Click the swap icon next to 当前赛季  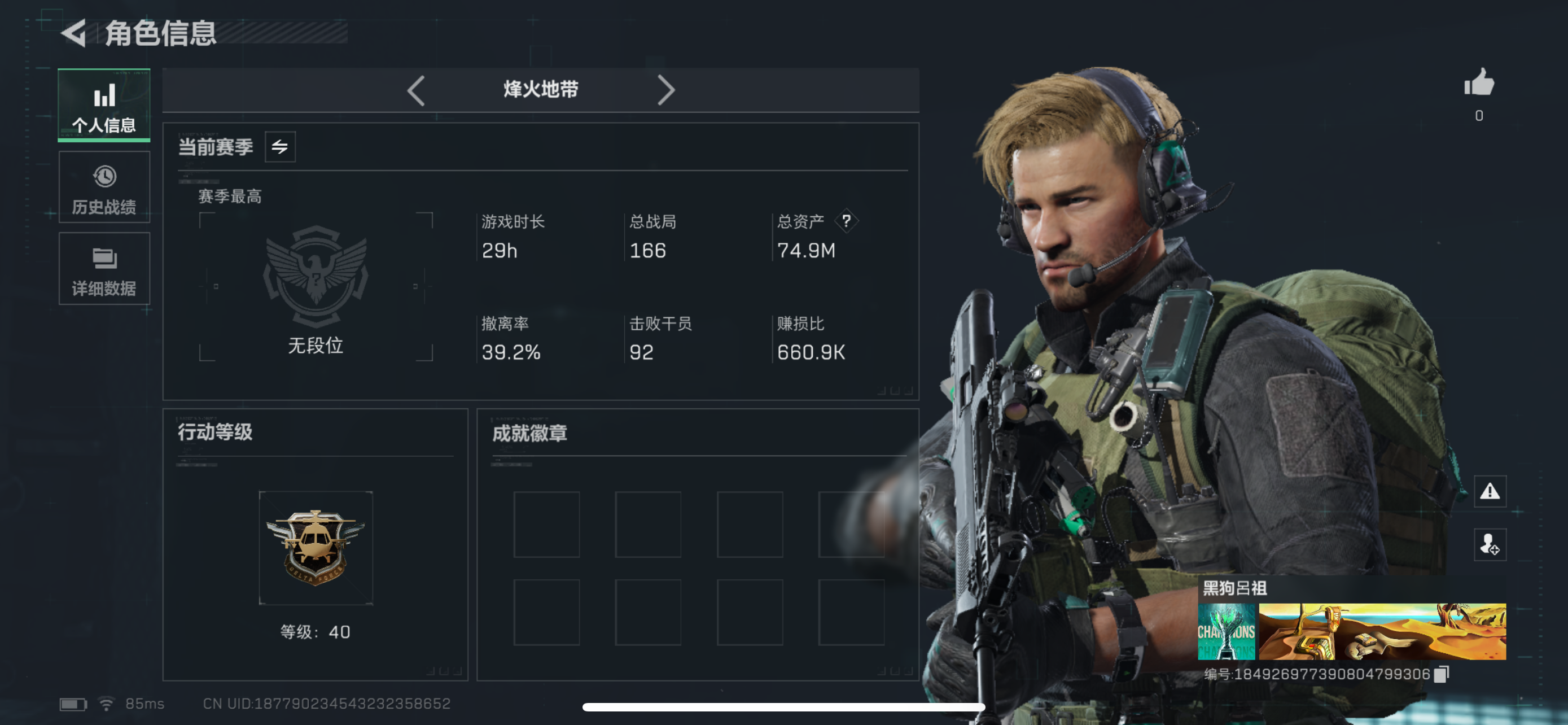click(x=279, y=146)
